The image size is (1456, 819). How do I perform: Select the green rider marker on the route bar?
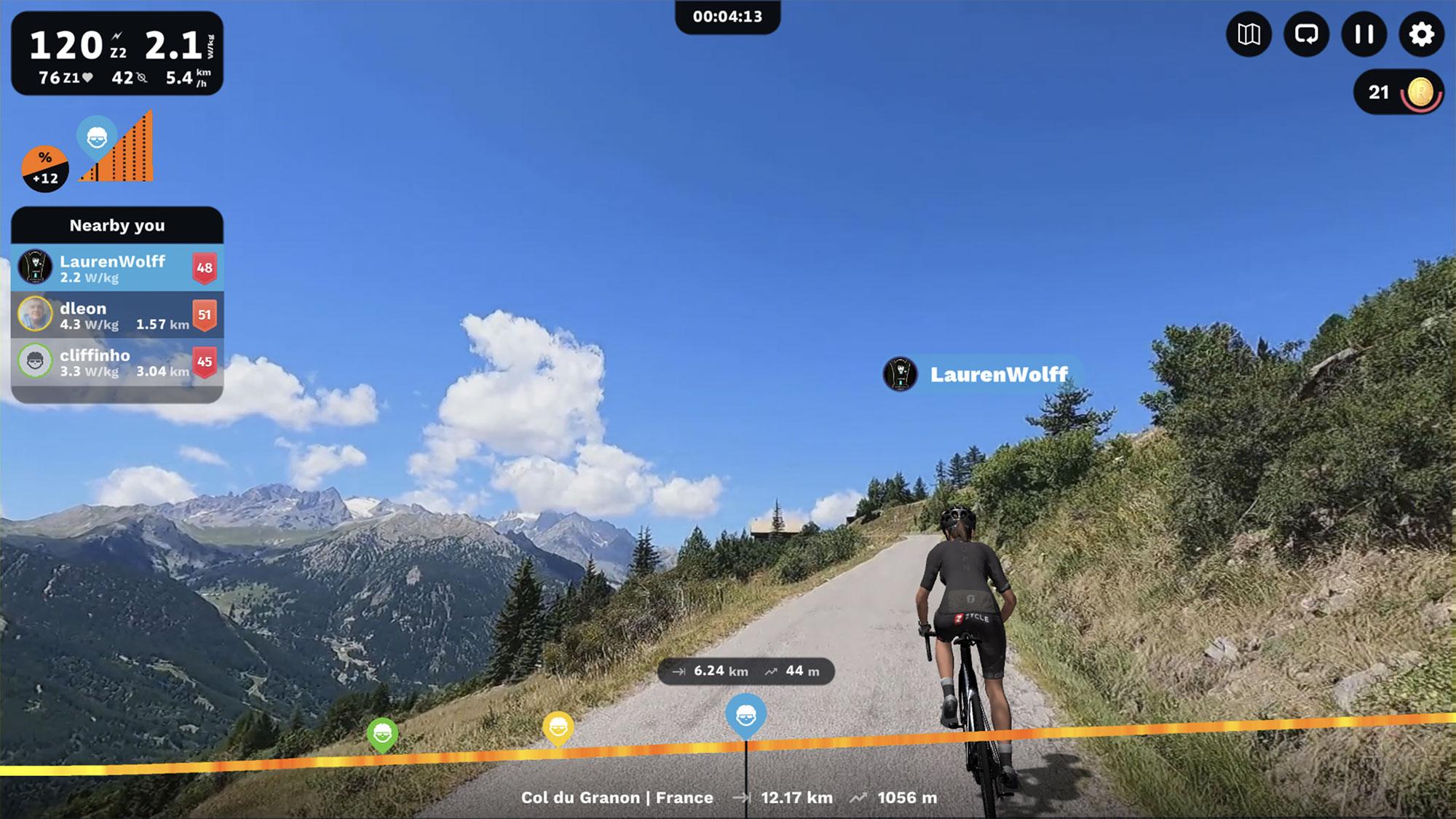click(382, 734)
